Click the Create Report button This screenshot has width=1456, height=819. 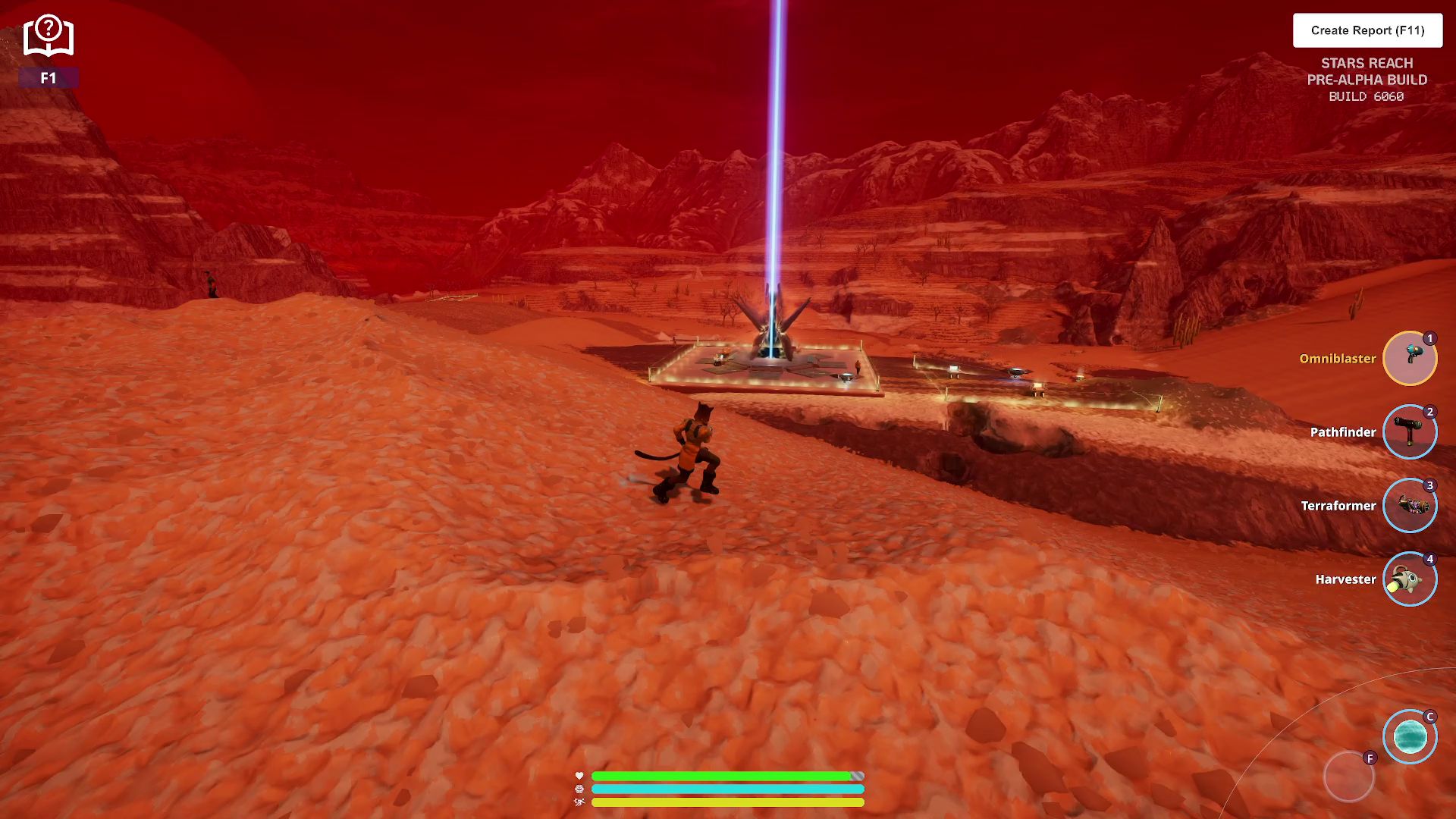[x=1367, y=30]
